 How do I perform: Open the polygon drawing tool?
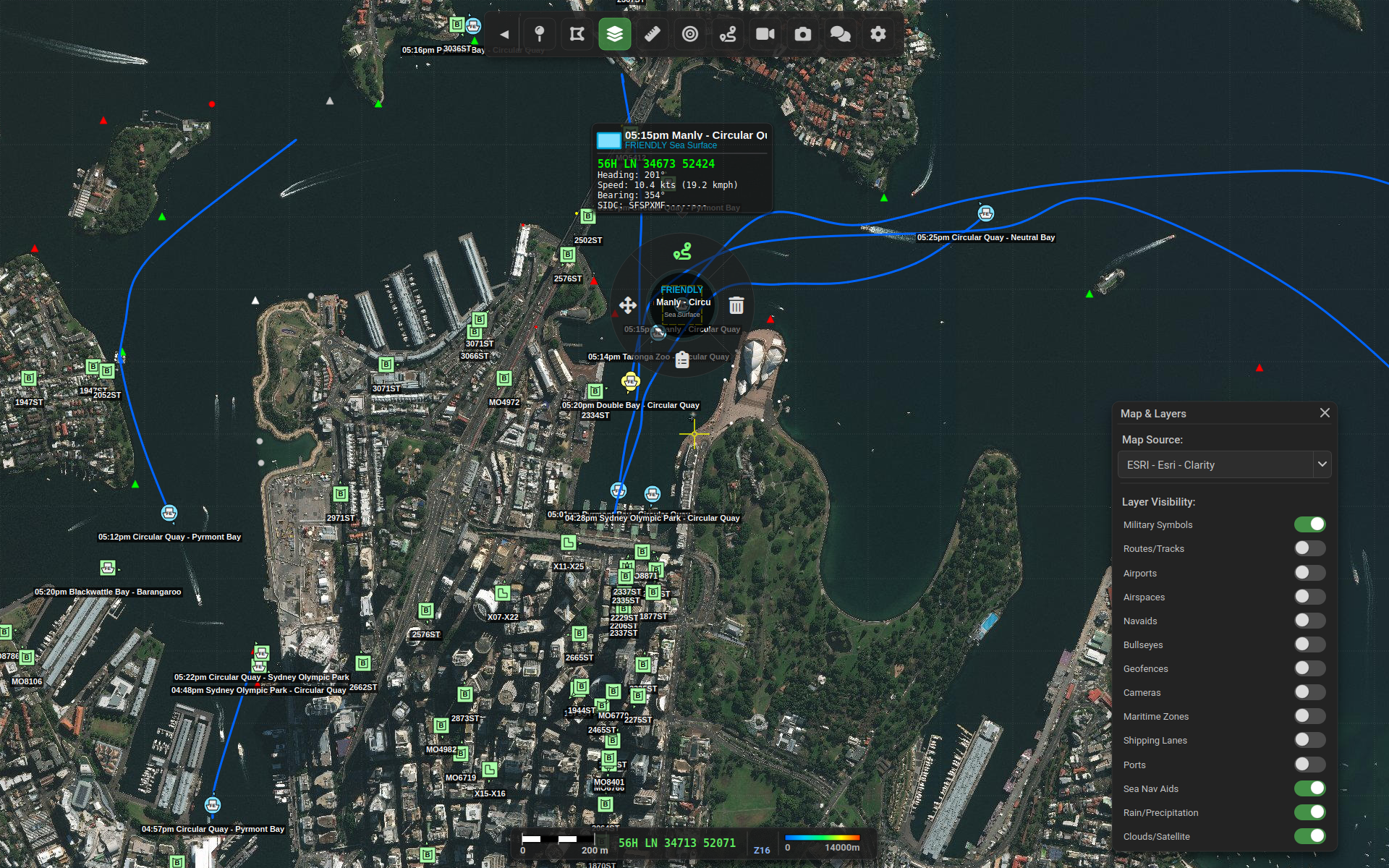pos(577,34)
